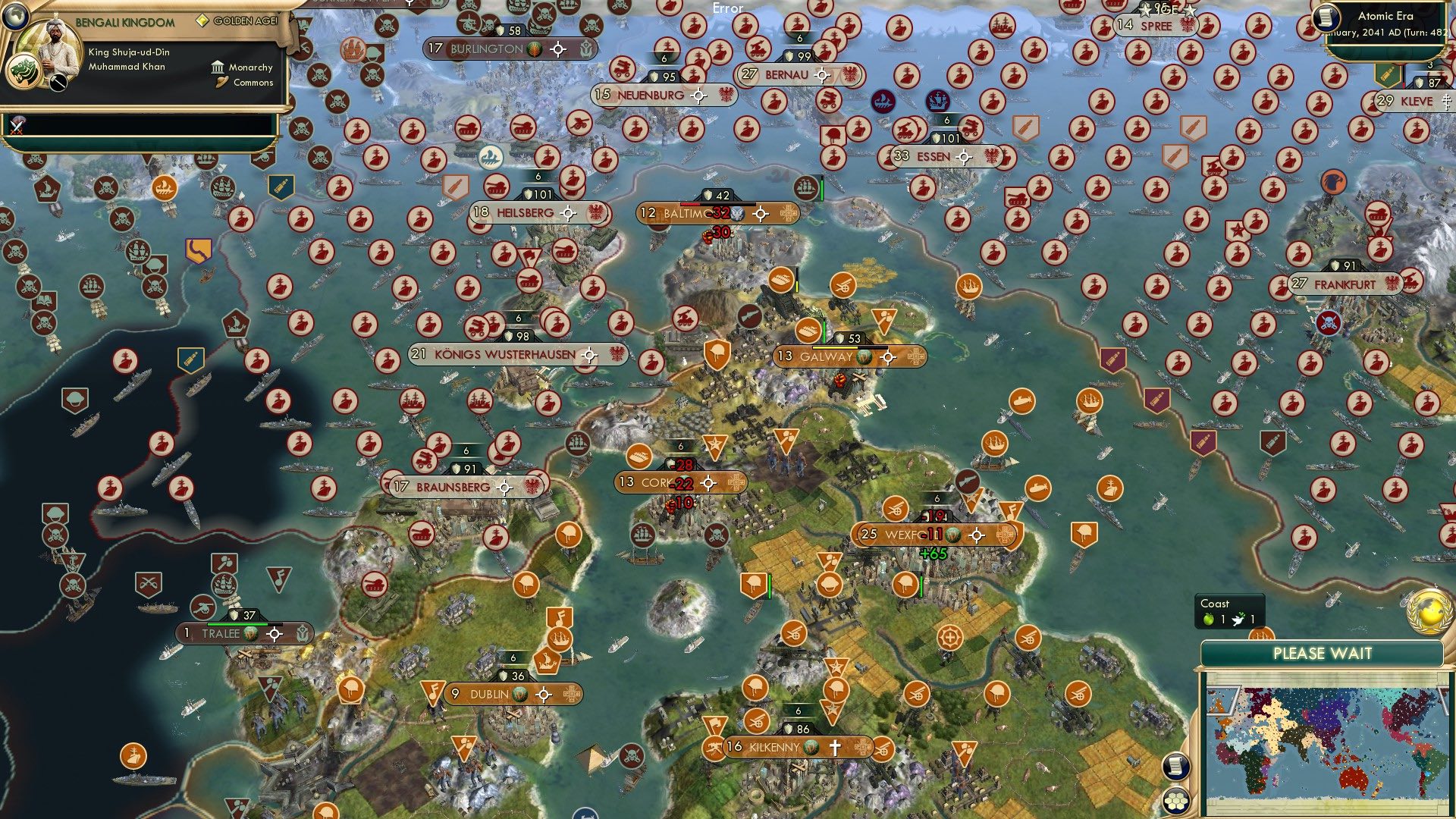Click the Golden Age diamond icon

[202, 21]
